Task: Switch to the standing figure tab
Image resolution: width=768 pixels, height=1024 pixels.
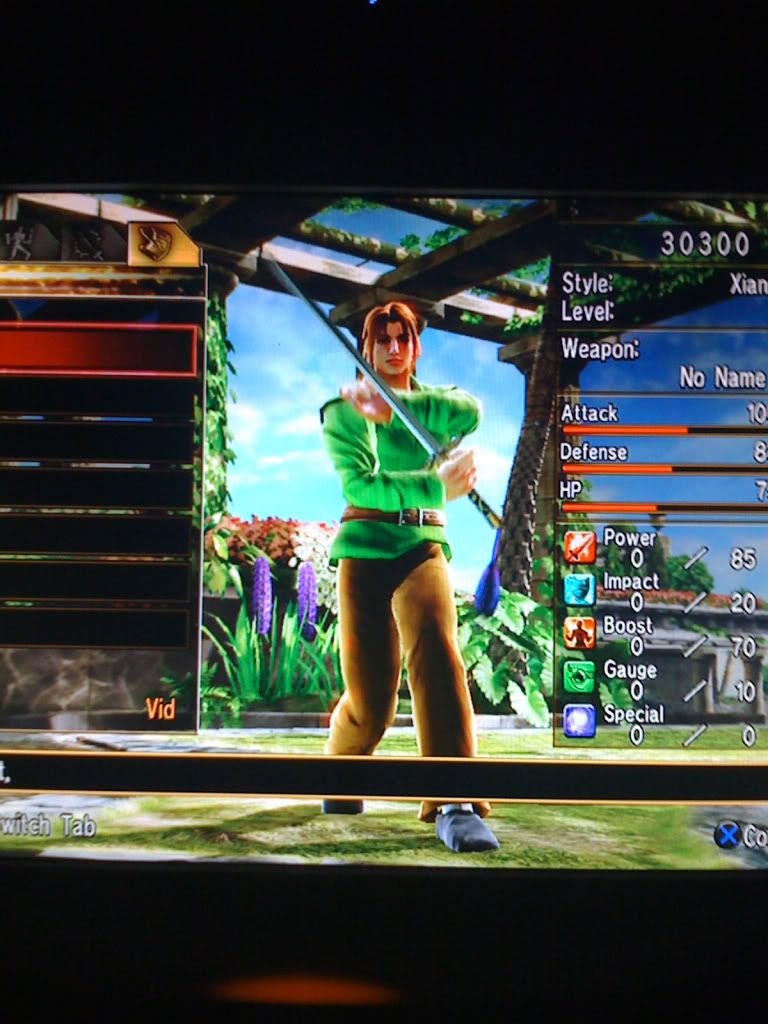Action: 20,243
